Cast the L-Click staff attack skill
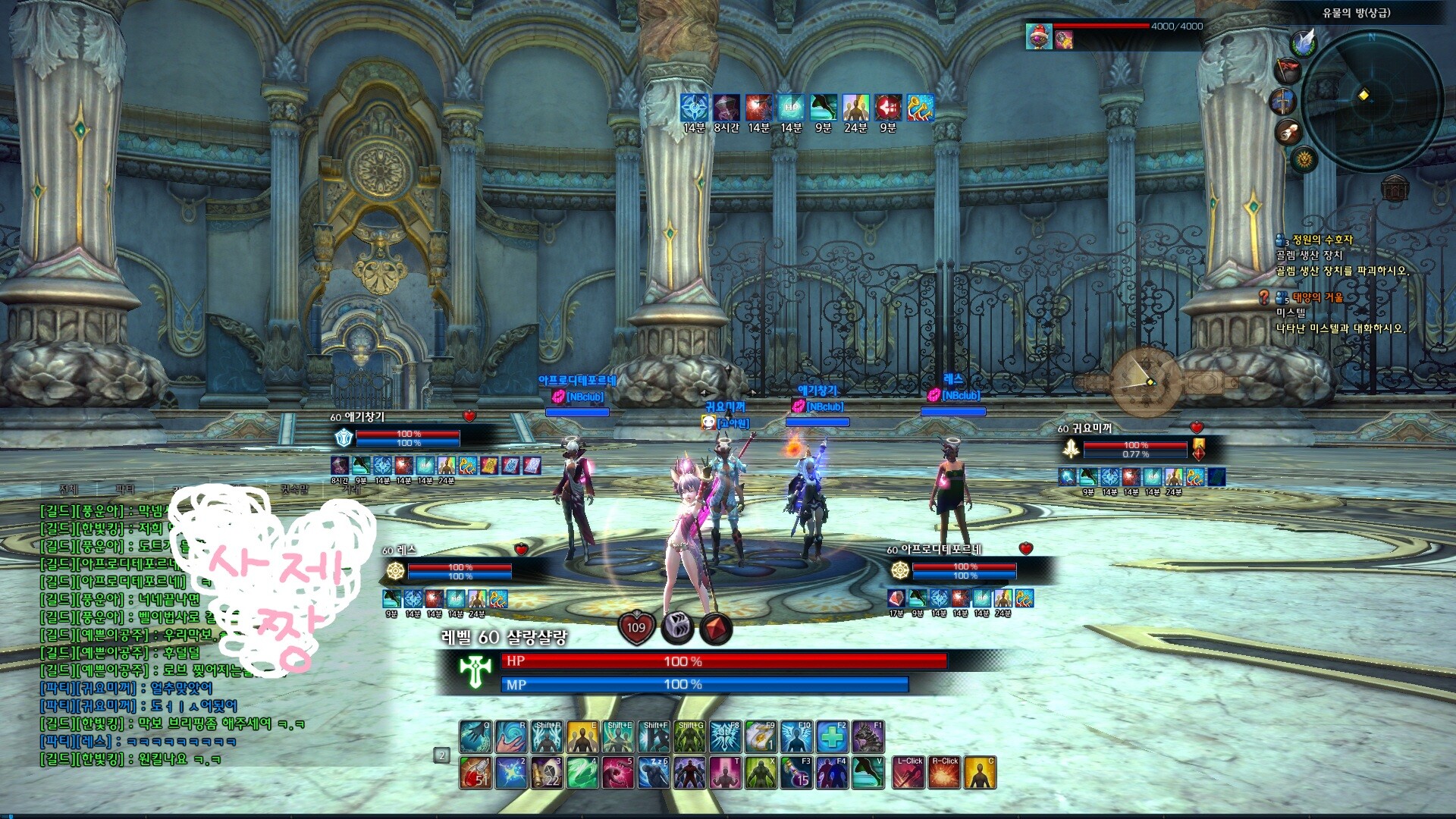 908,773
